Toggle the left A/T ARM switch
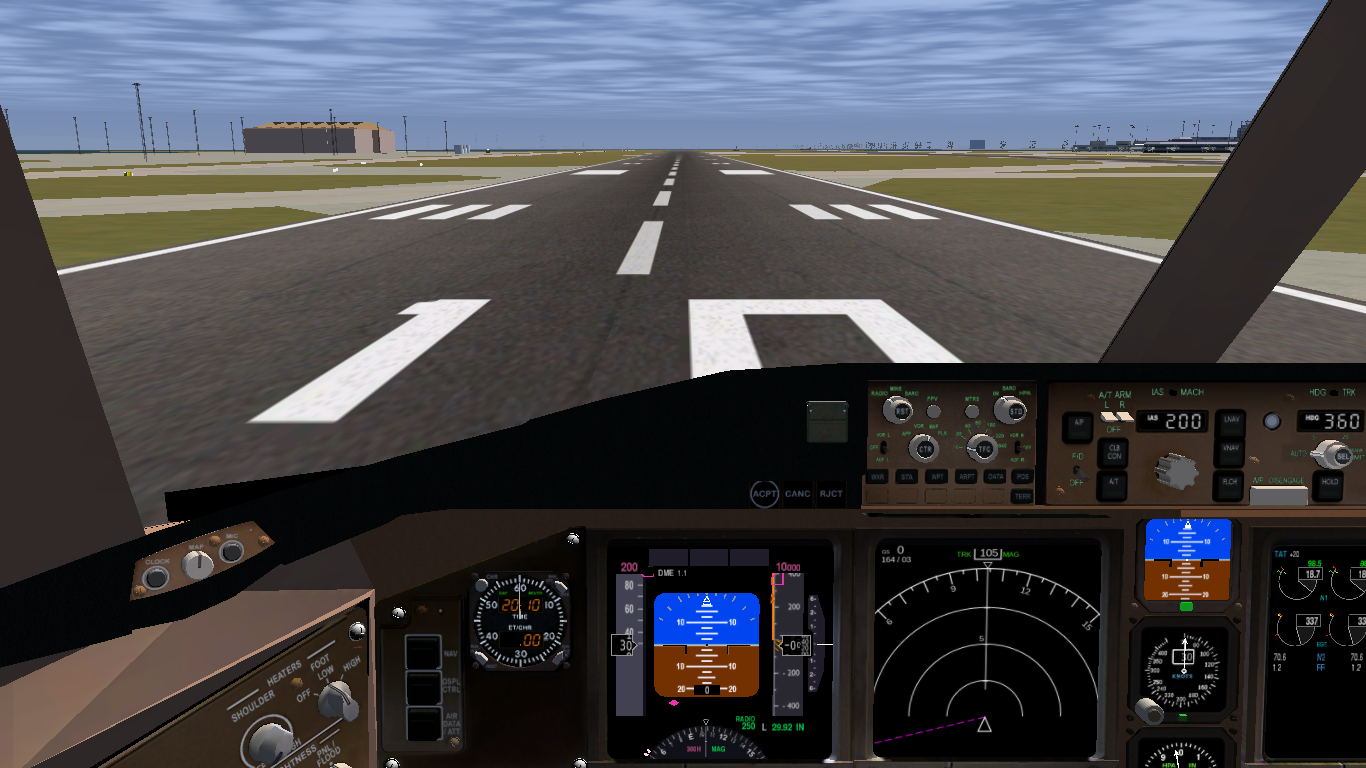 click(1106, 416)
